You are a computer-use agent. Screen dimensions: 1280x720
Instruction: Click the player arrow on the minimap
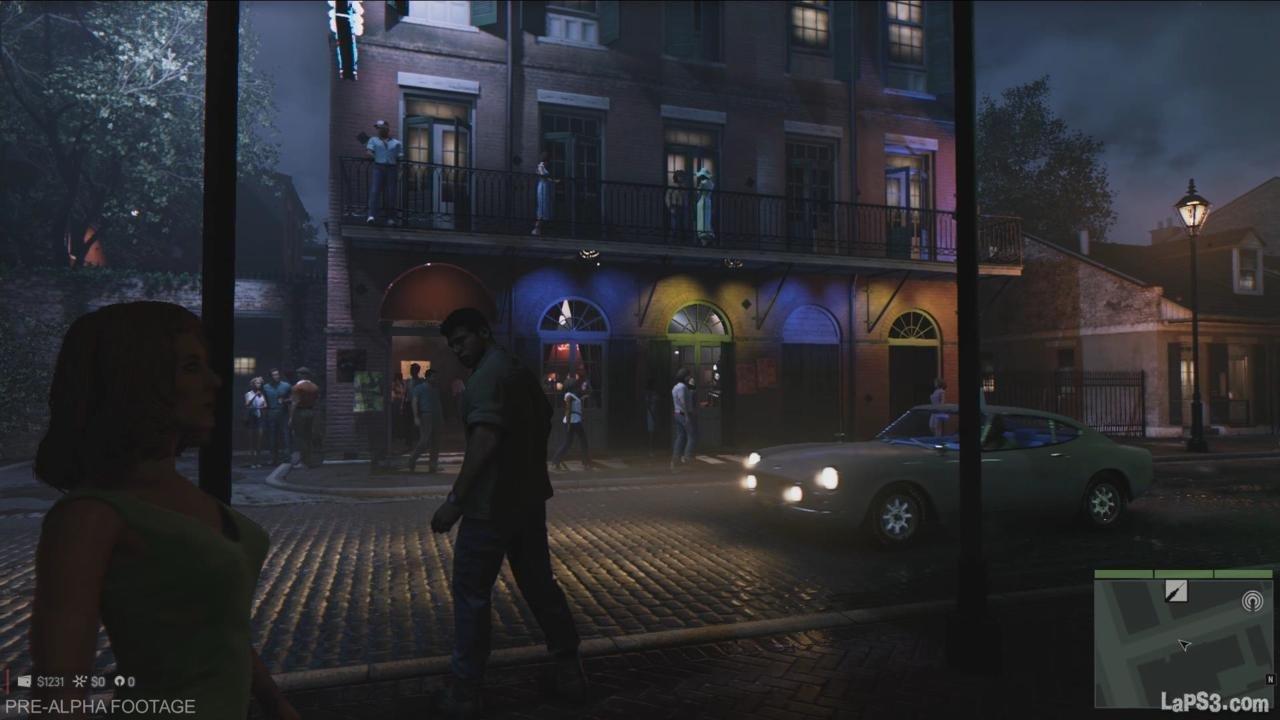(1184, 645)
